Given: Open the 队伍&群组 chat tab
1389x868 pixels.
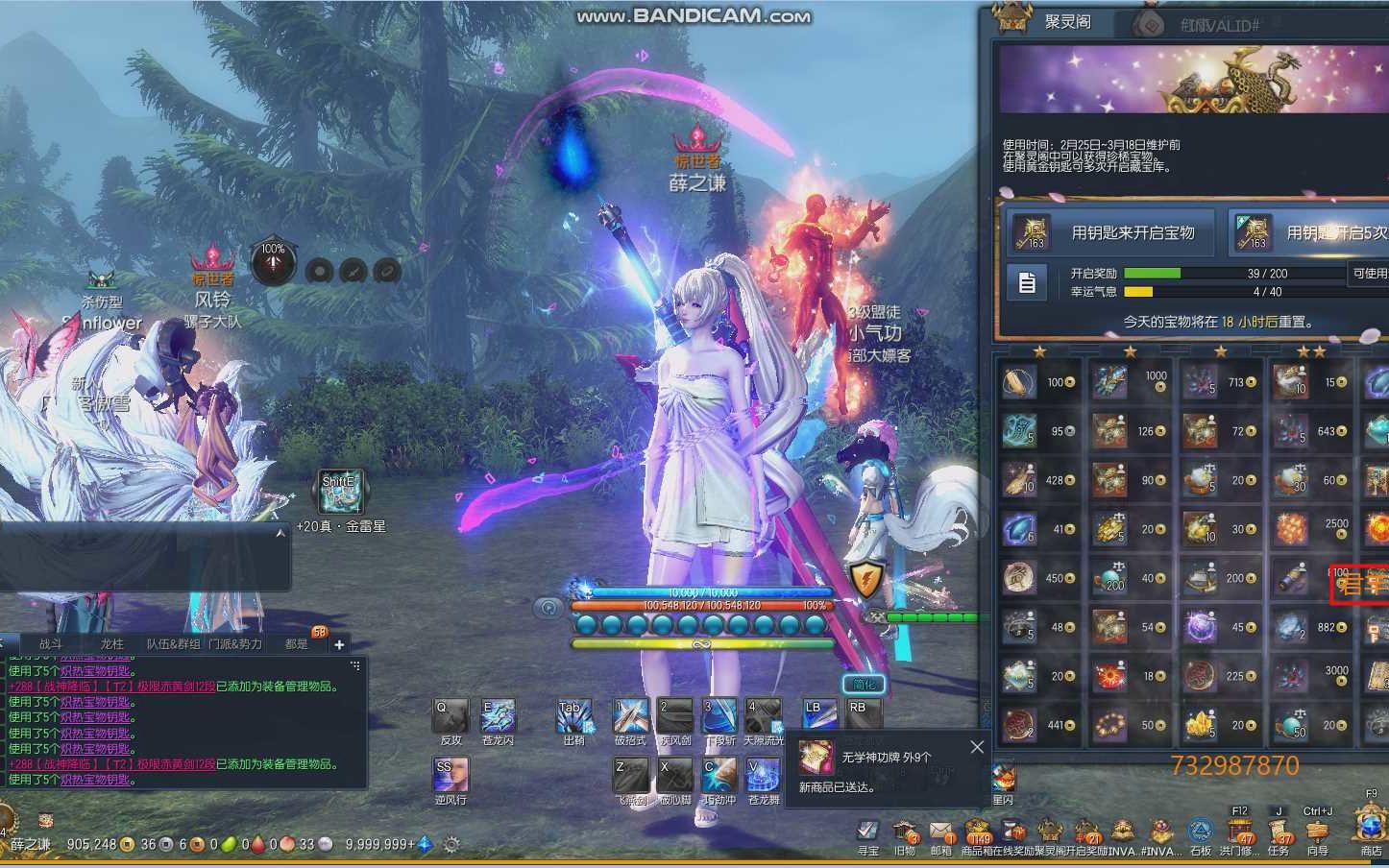Looking at the screenshot, I should point(173,643).
